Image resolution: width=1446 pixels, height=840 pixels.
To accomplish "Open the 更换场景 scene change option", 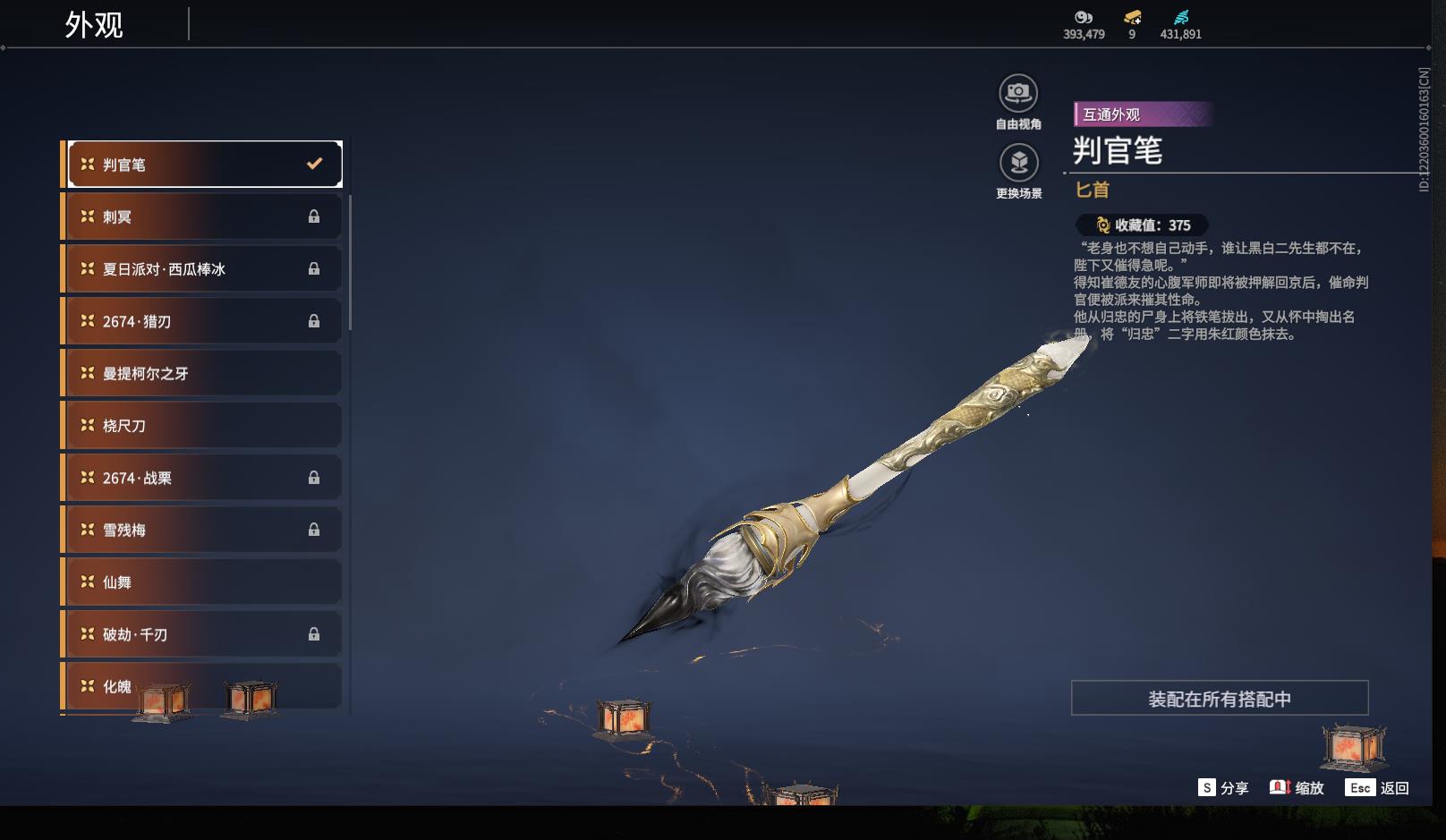I will click(x=1018, y=164).
